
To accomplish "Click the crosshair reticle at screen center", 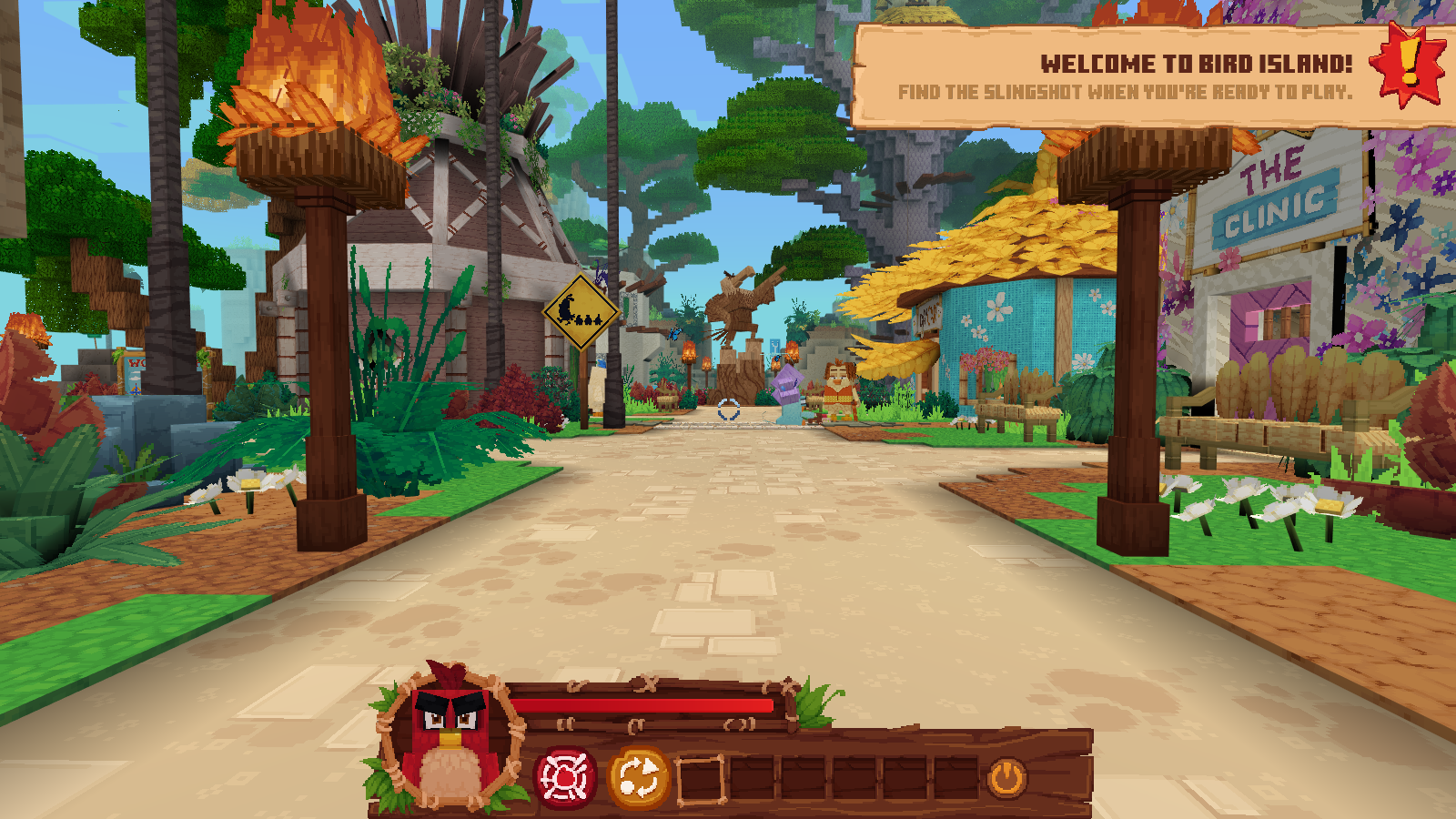I will pyautogui.click(x=727, y=411).
